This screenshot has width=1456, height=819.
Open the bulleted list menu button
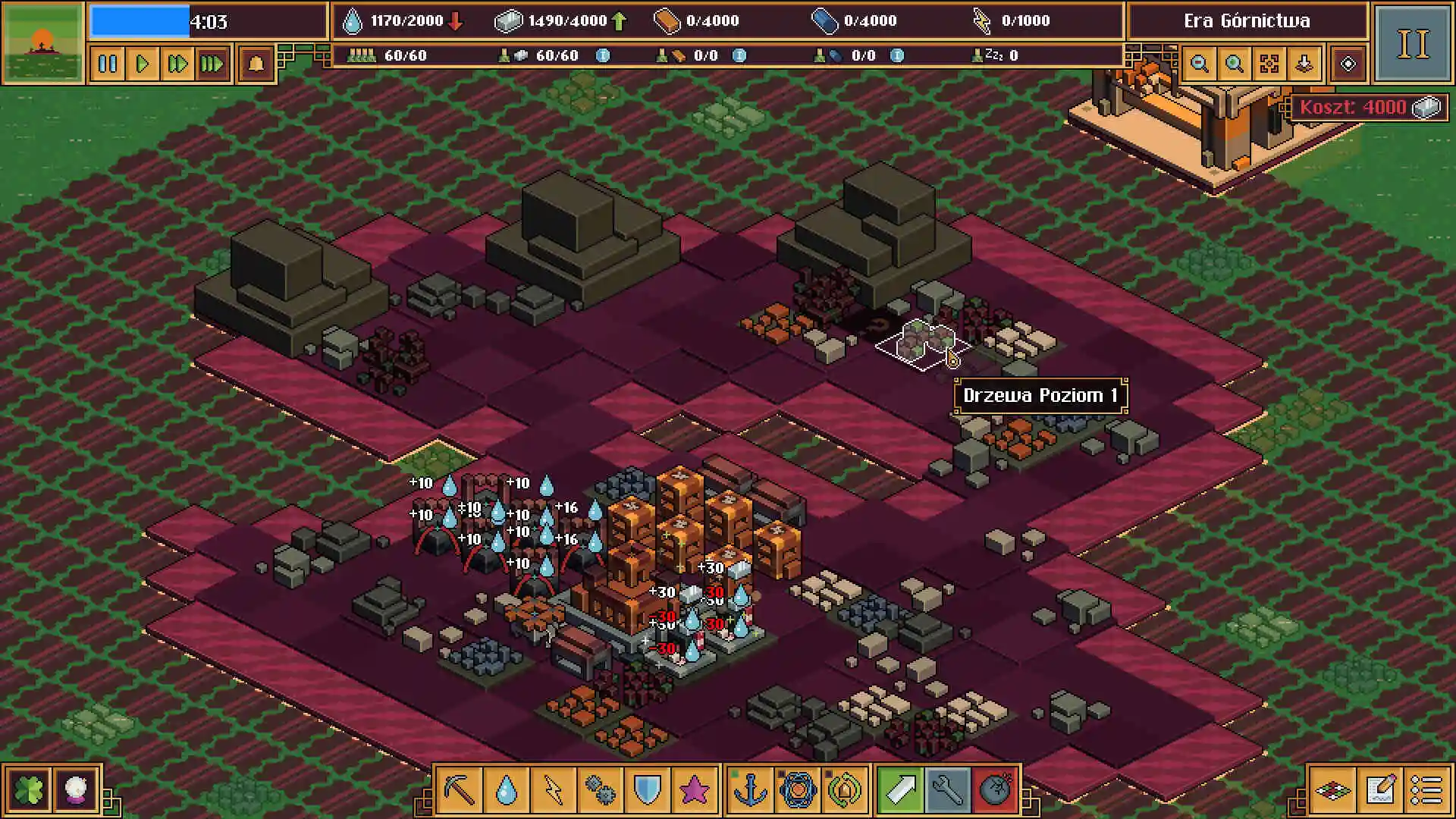click(1426, 790)
